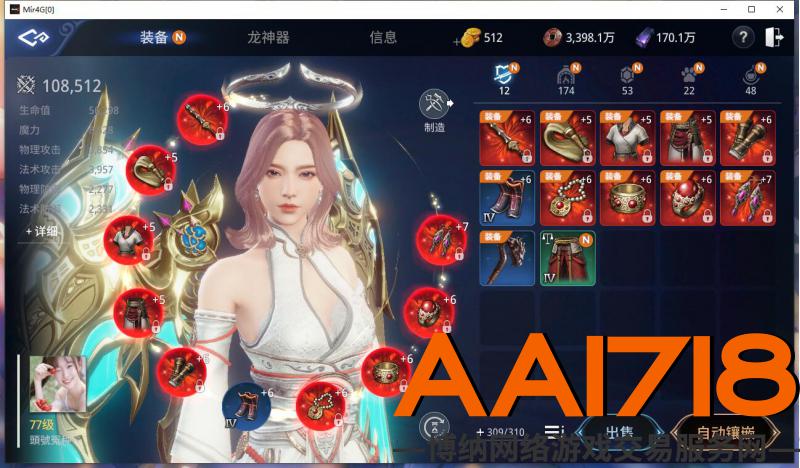Select the paw category showing 22

[x=688, y=78]
